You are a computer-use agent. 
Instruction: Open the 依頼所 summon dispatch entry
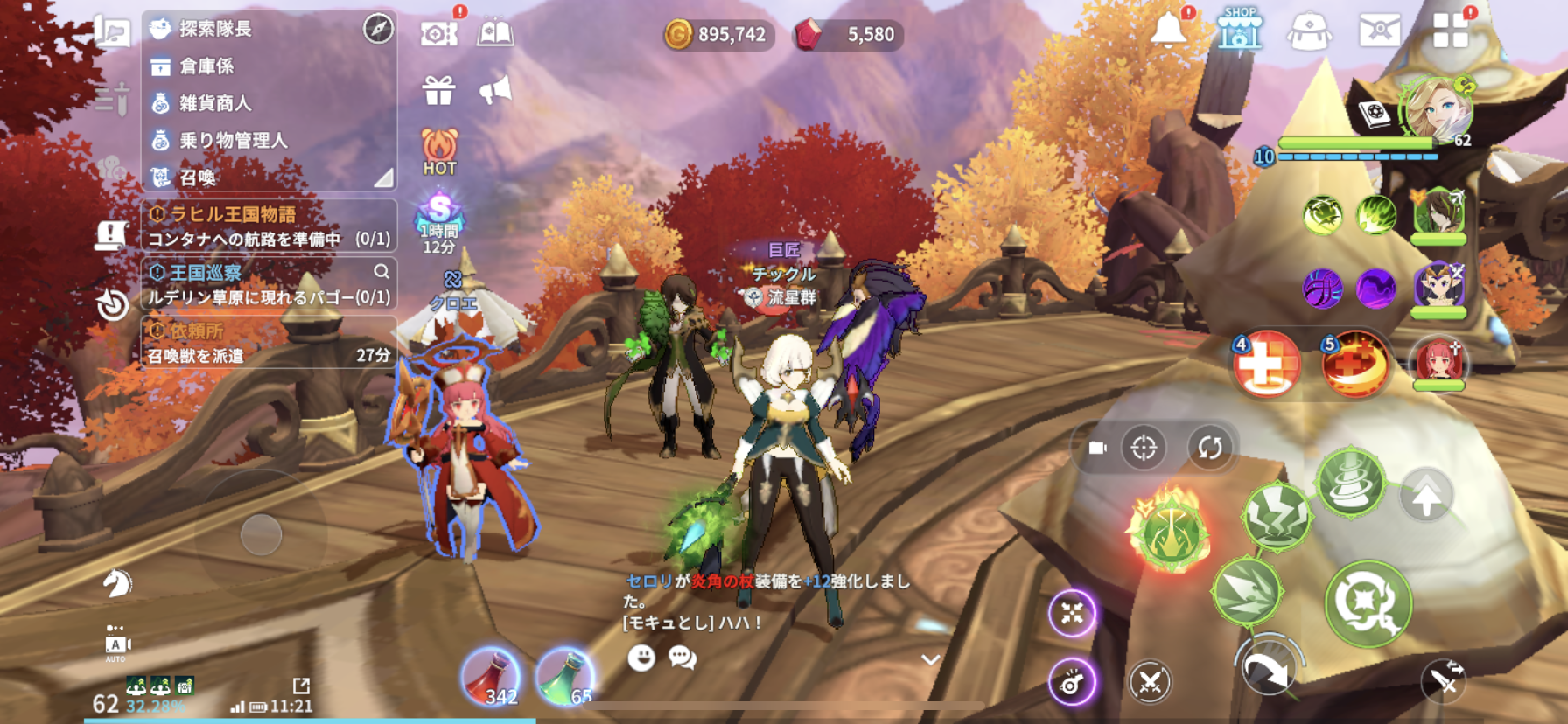[x=269, y=343]
